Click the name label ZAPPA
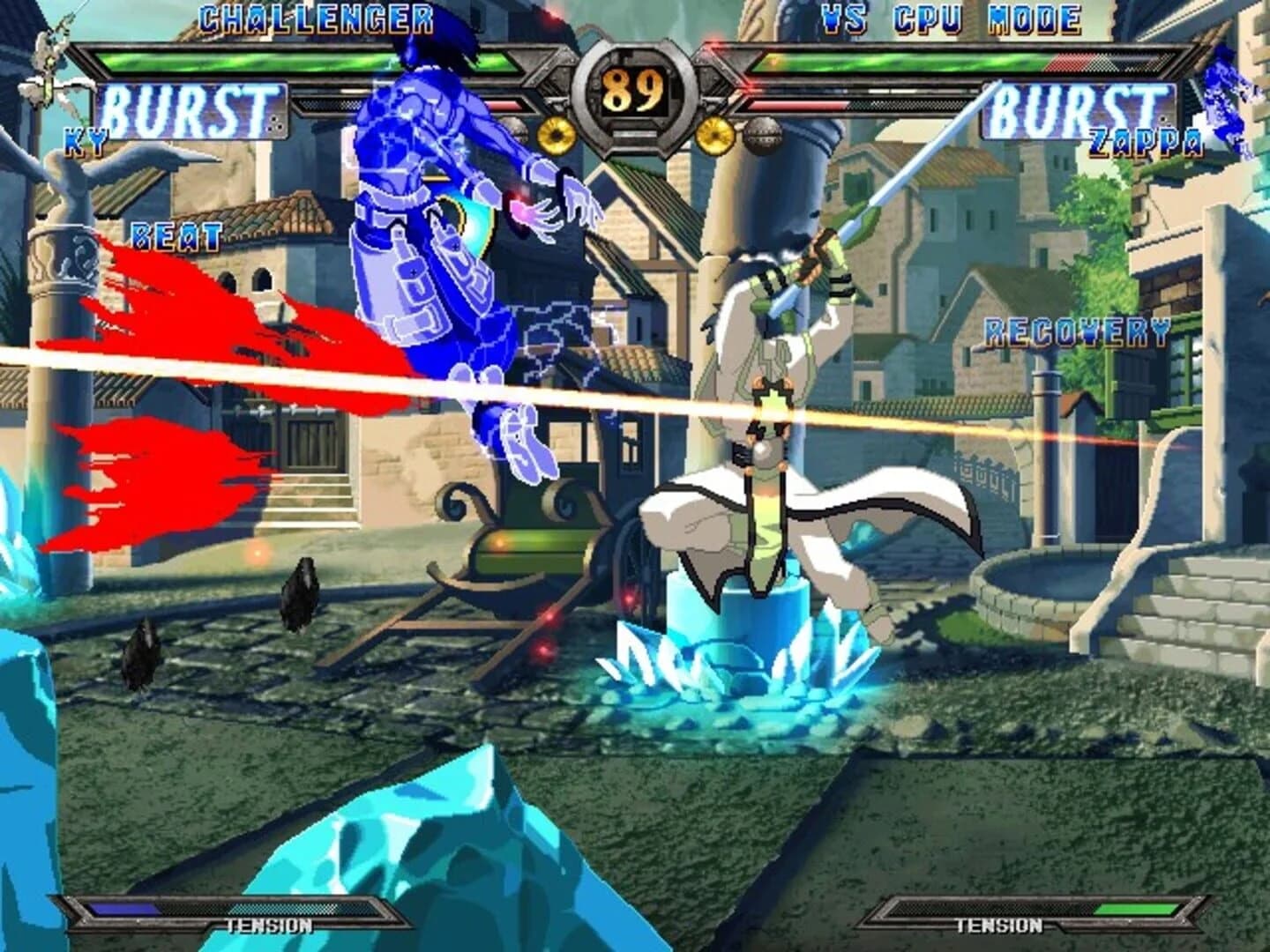This screenshot has width=1270, height=952. point(1147,139)
